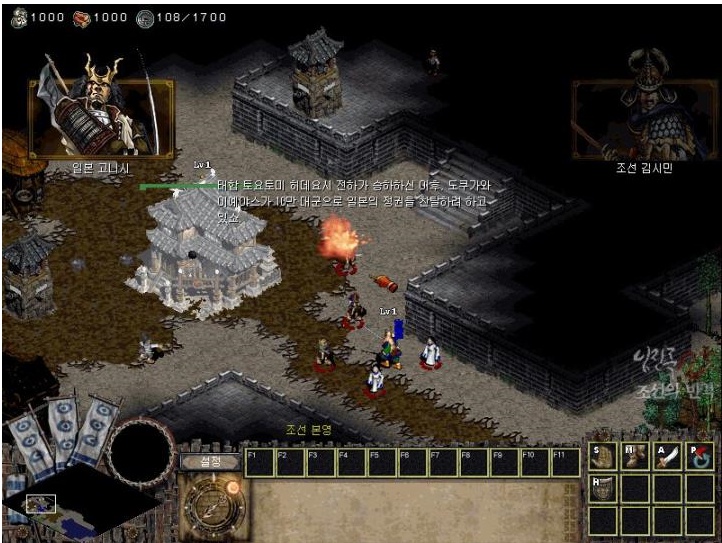This screenshot has height=543, width=722.
Task: Choose the command icon marked S
Action: [x=602, y=456]
